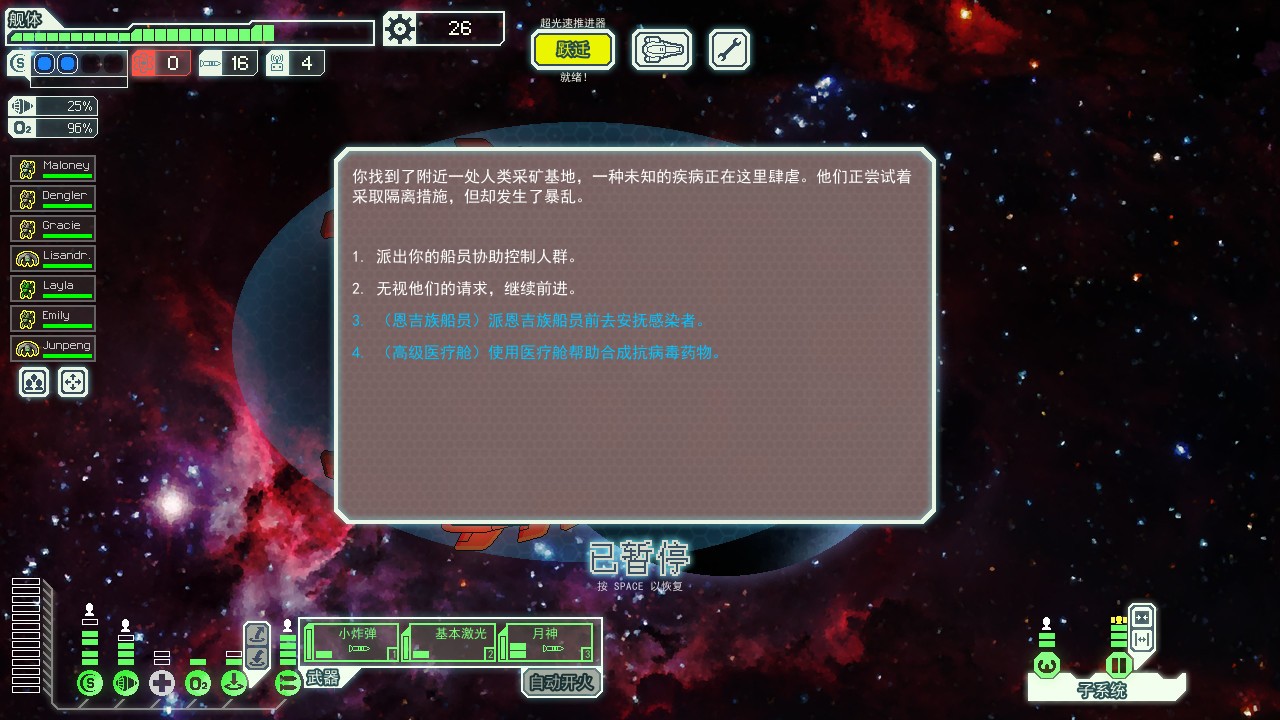Power up the engines system icon

(126, 682)
